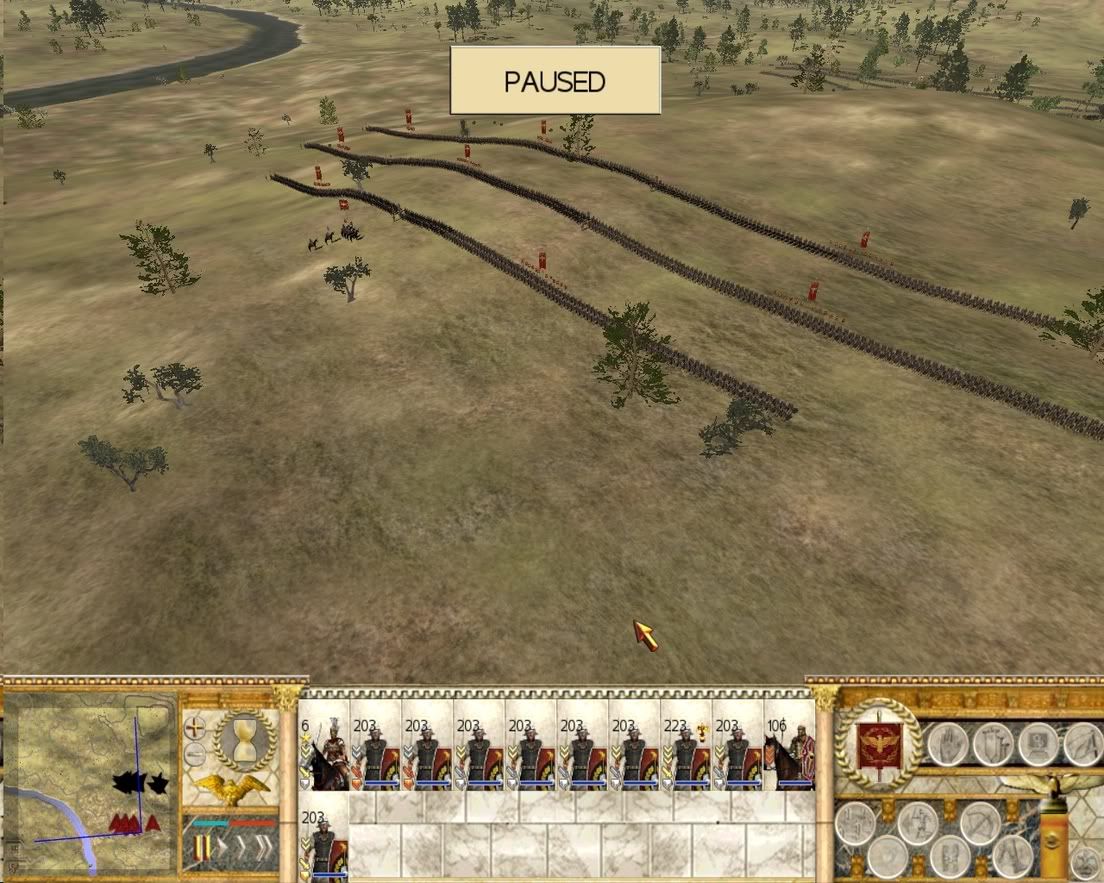Zoom out the minimap with minus button
The height and width of the screenshot is (883, 1104).
point(195,755)
